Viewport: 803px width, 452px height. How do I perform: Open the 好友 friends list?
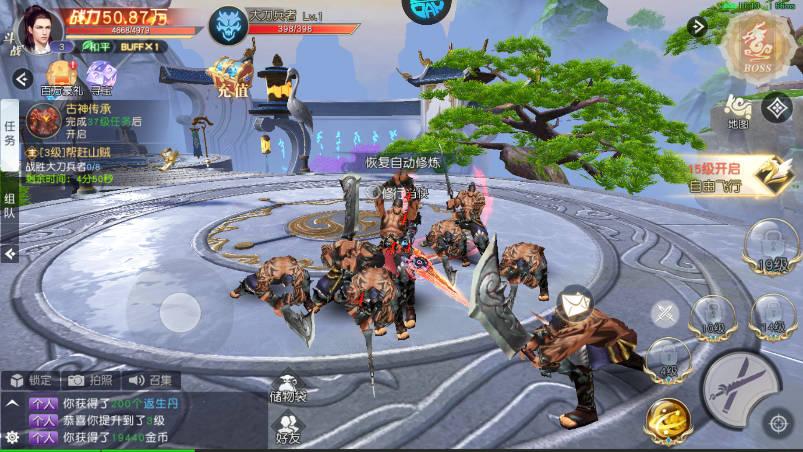tap(288, 428)
